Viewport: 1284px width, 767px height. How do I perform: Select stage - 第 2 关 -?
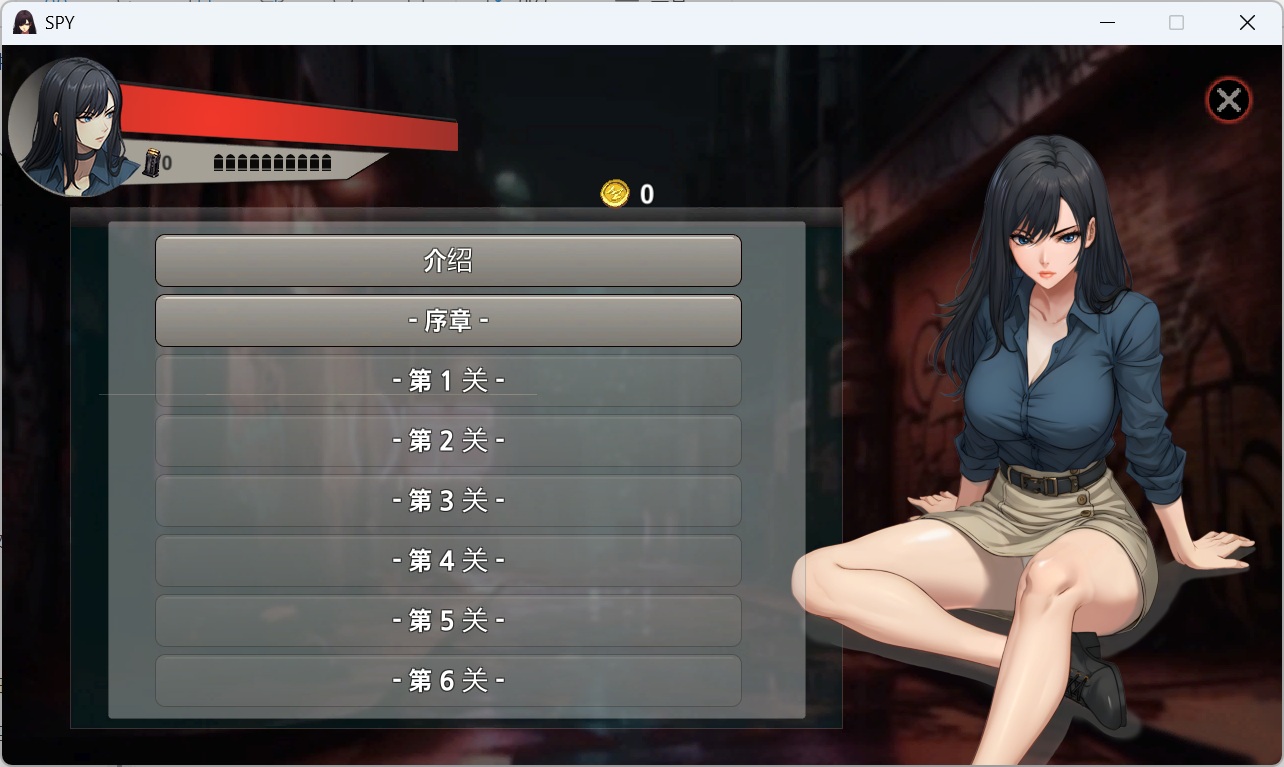pyautogui.click(x=448, y=440)
